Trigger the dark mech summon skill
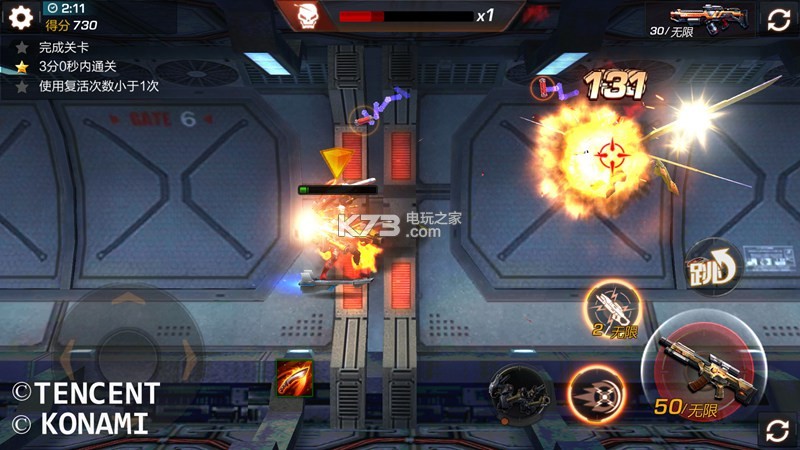The width and height of the screenshot is (800, 450). [x=521, y=391]
